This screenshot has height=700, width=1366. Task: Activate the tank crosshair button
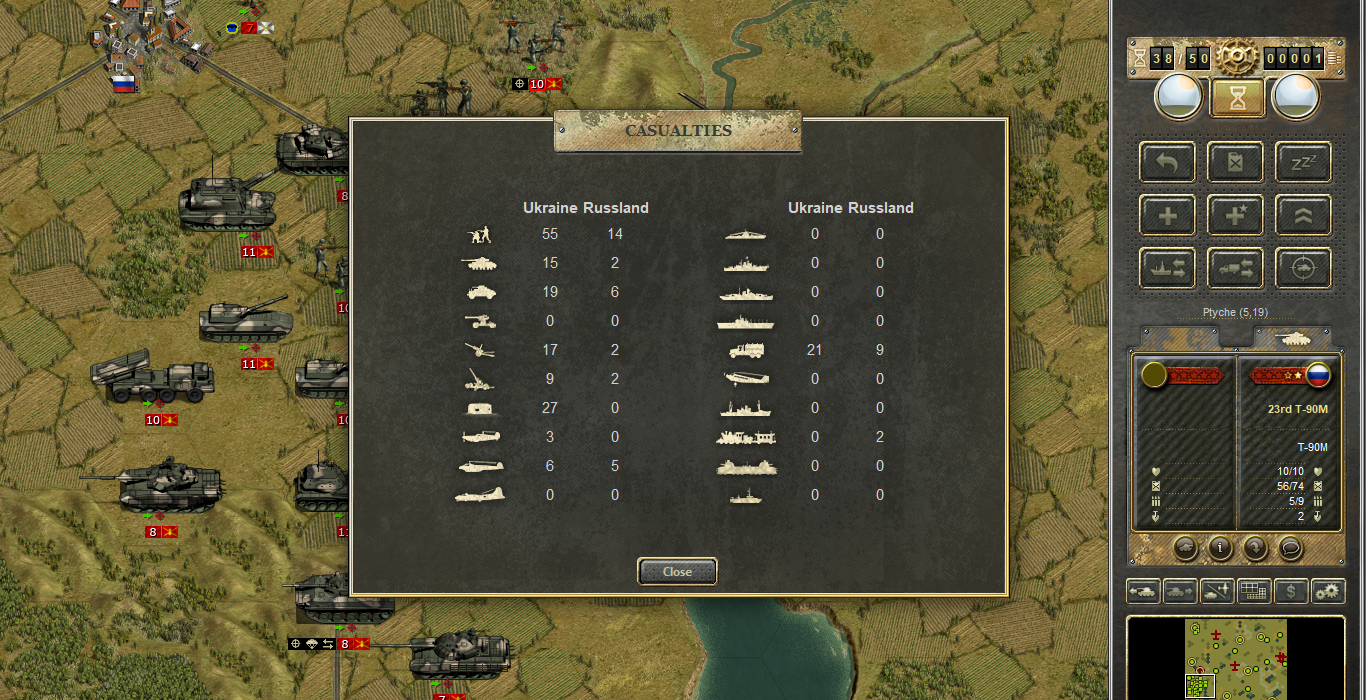tap(1303, 268)
